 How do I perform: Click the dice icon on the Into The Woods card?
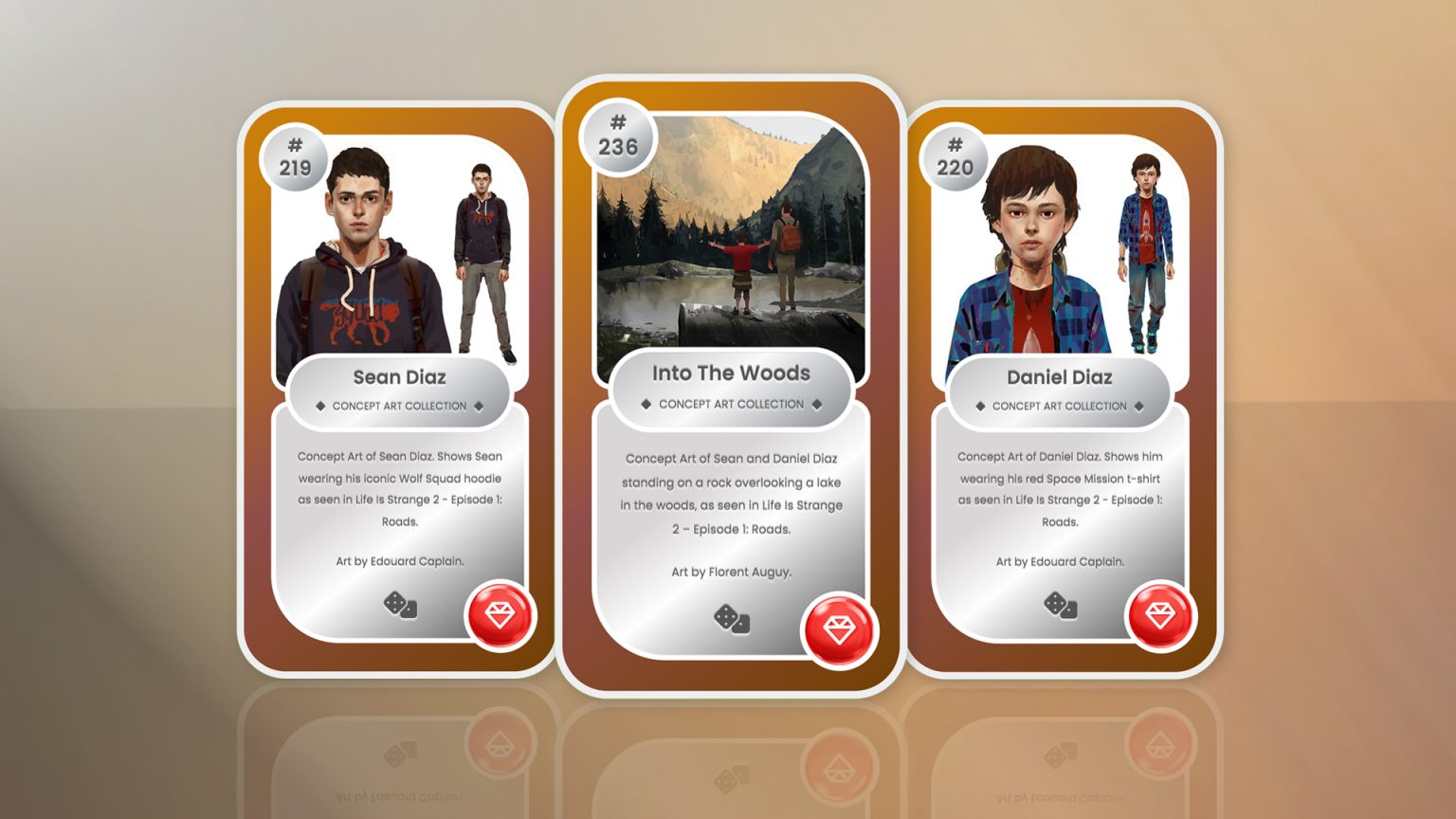730,621
